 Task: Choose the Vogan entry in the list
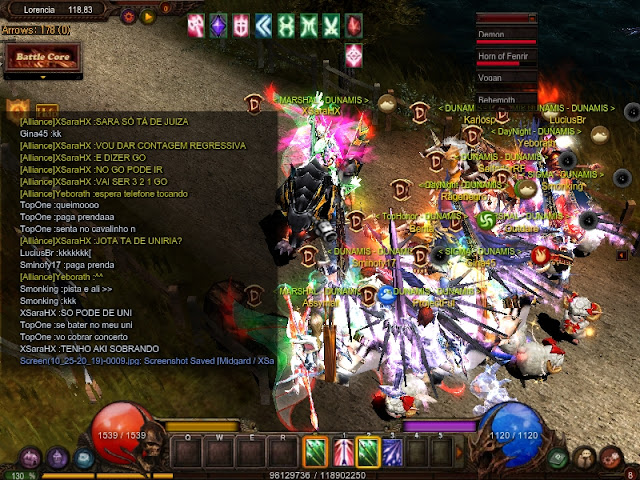[x=507, y=77]
